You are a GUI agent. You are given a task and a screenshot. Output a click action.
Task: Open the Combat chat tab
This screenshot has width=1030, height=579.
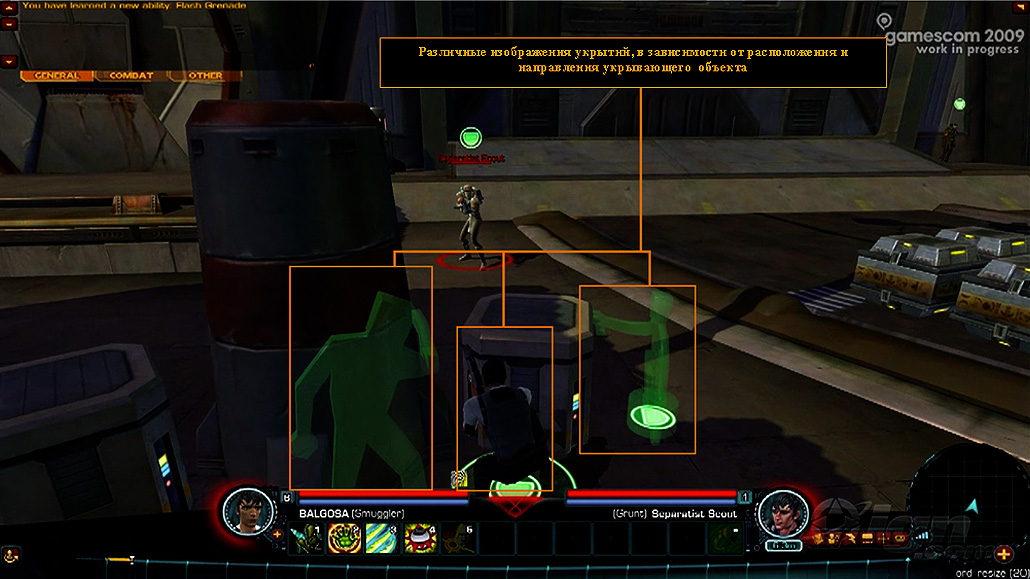(131, 75)
